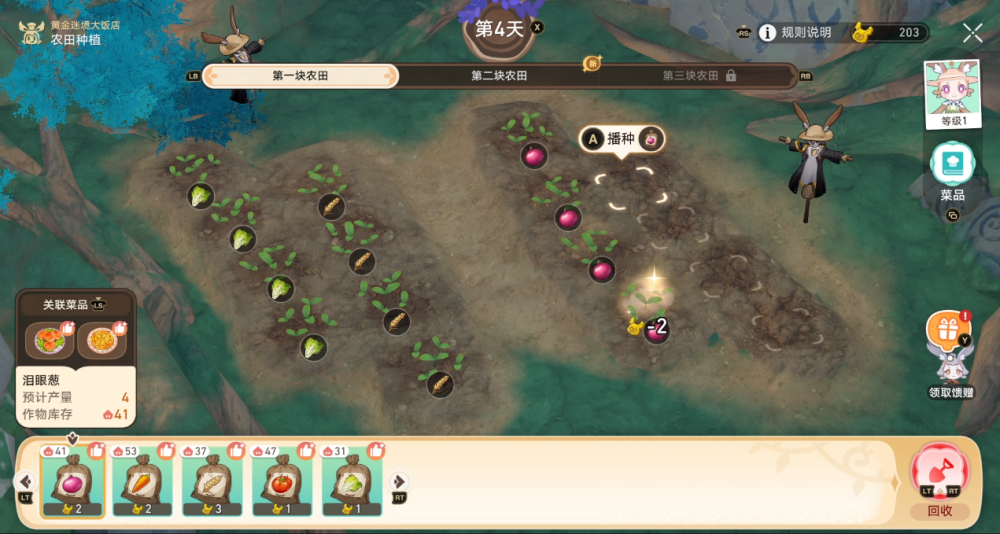
Task: Pick the tomato seed bag
Action: [x=282, y=482]
